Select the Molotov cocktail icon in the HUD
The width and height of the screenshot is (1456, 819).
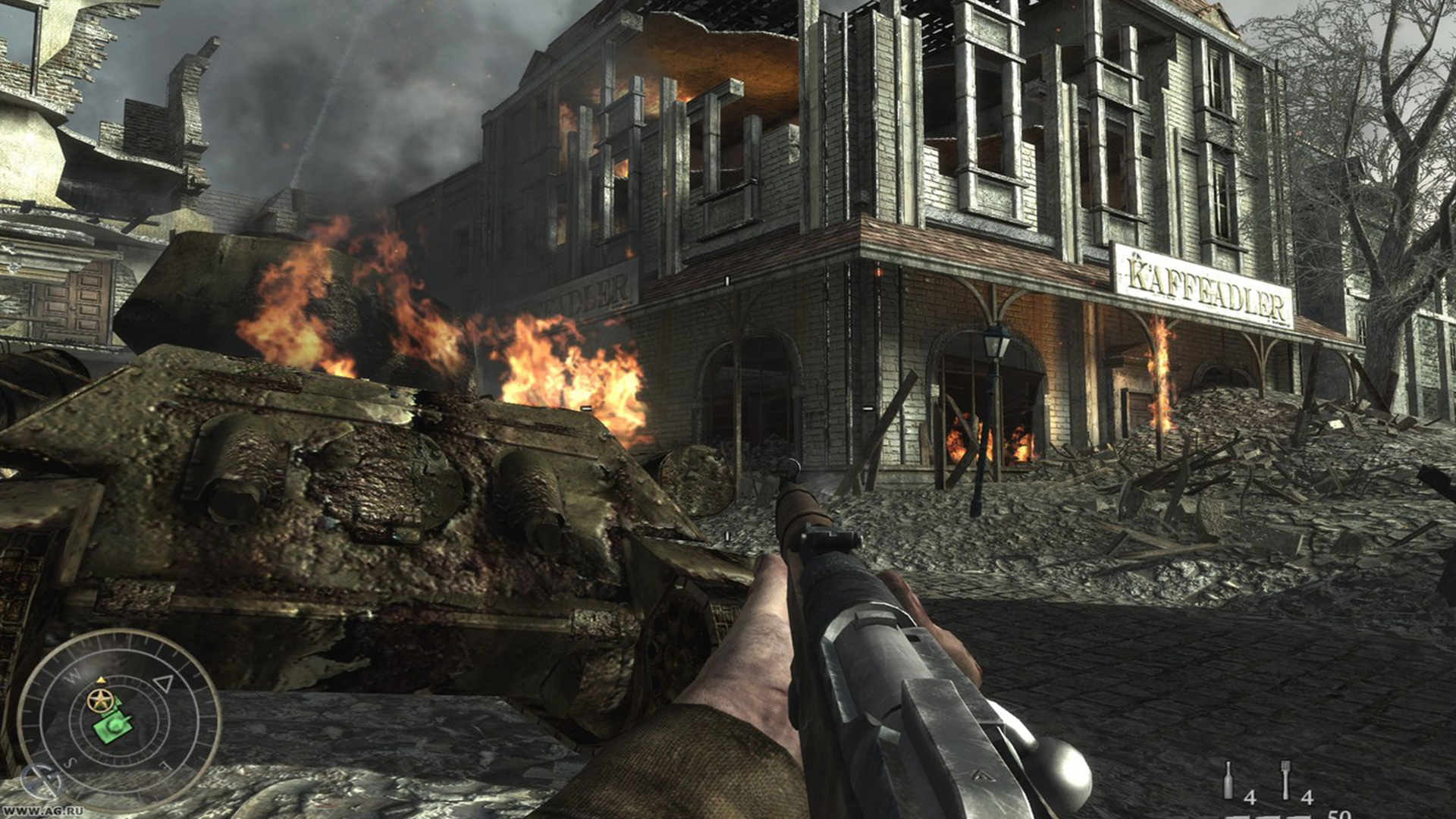1228,780
